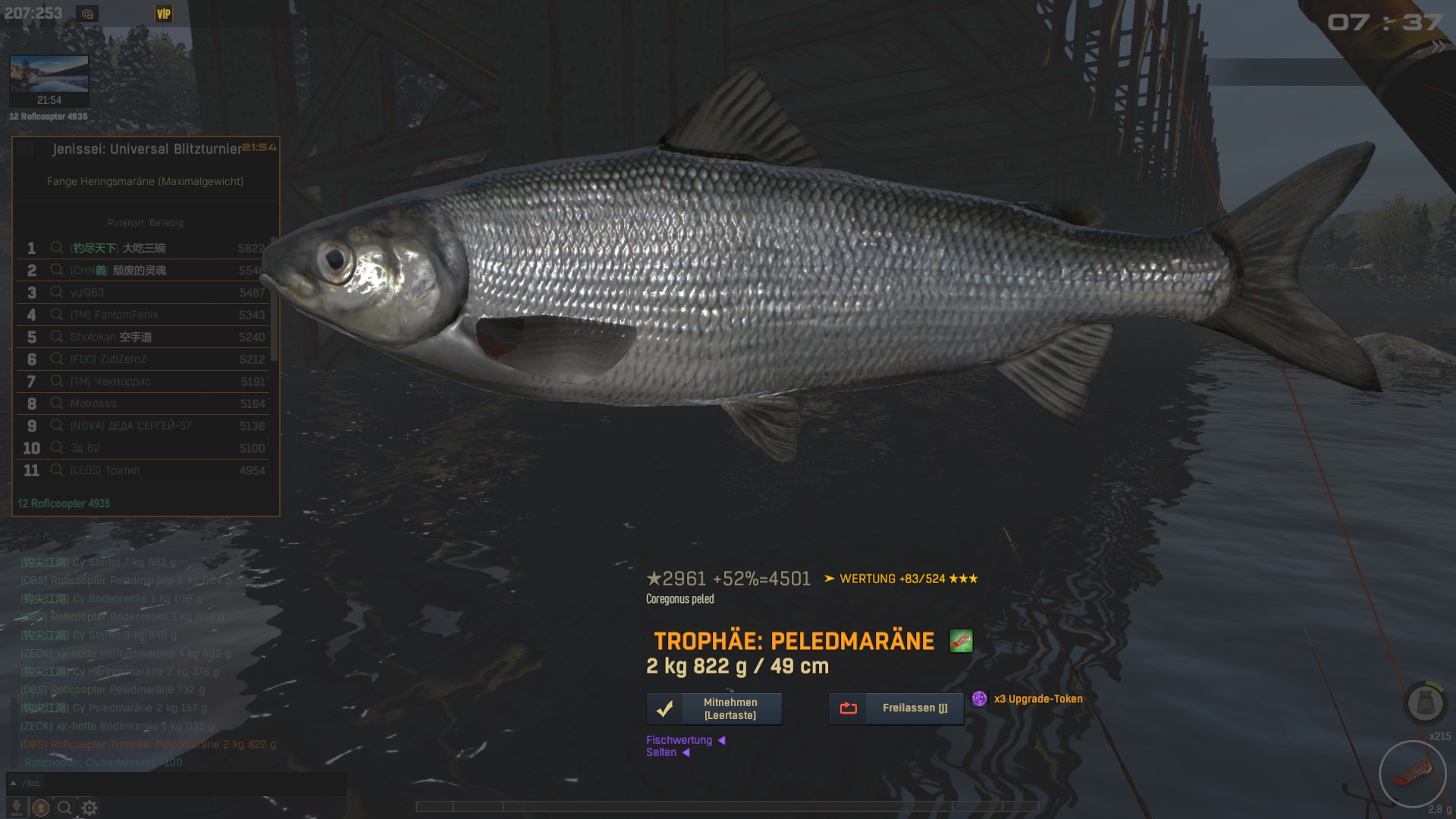This screenshot has width=1456, height=819.
Task: Release the fish with the Freilassen button
Action: (x=896, y=708)
